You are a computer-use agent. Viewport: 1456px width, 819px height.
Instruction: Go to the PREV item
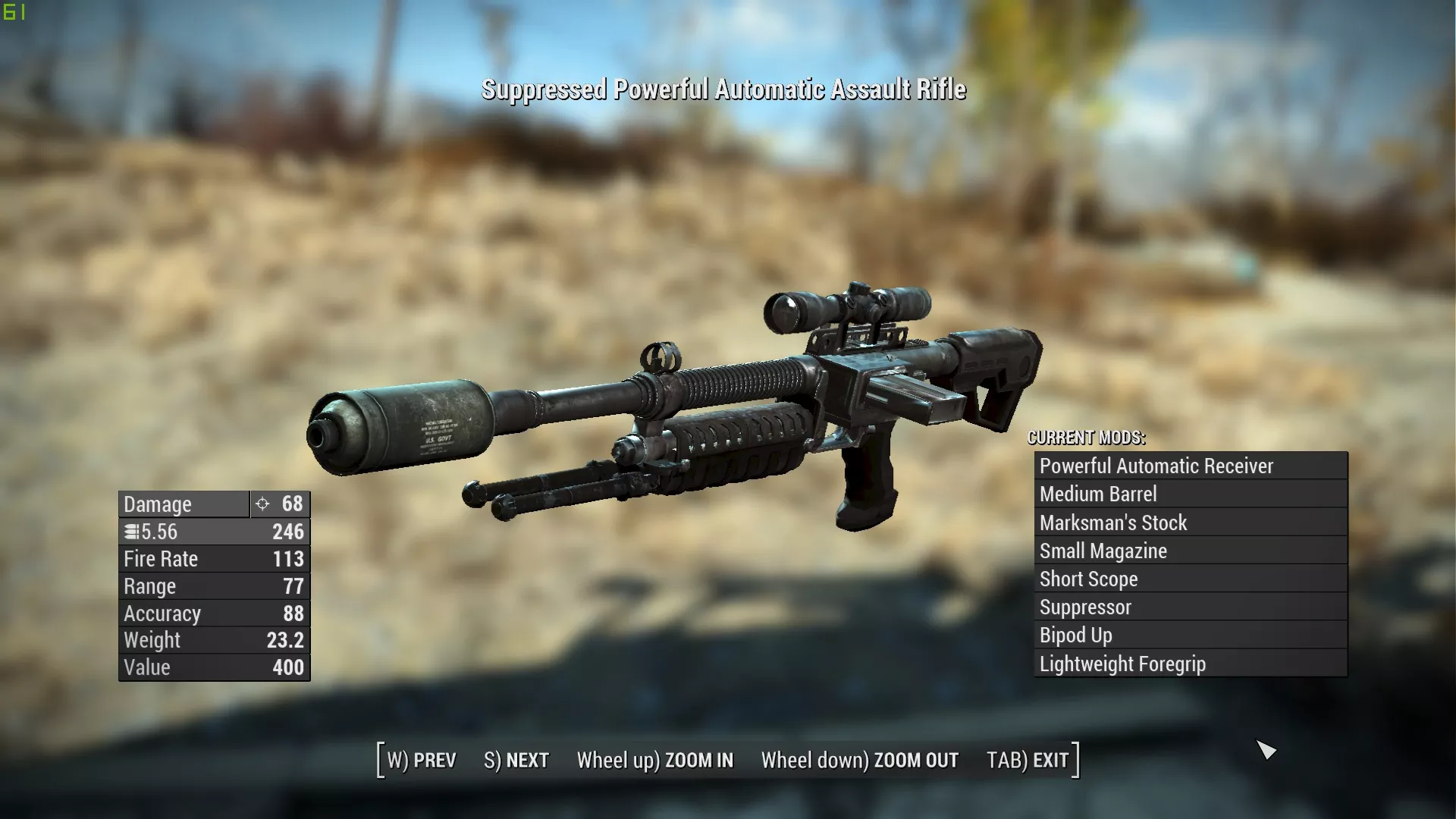click(422, 760)
